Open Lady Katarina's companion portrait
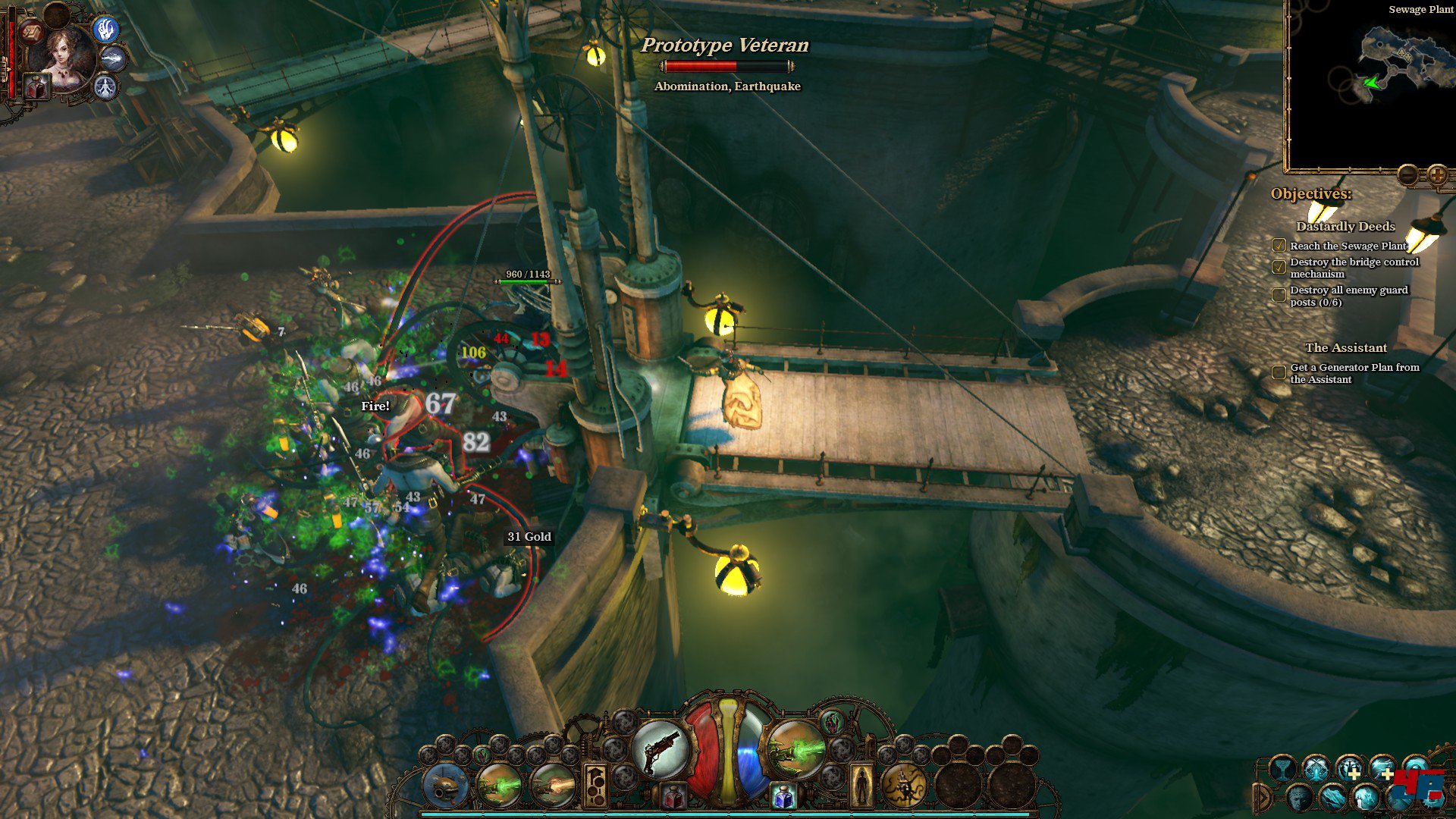 click(x=67, y=58)
